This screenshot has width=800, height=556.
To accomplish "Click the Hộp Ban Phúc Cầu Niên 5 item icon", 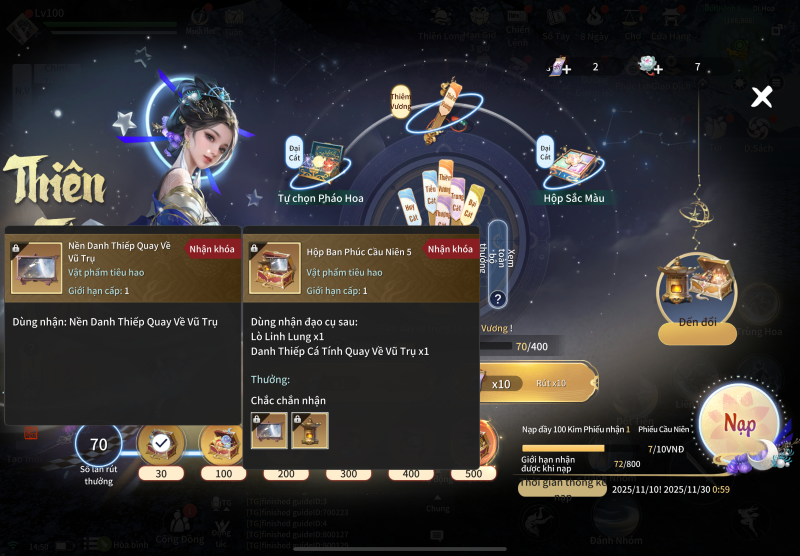I will (x=274, y=267).
